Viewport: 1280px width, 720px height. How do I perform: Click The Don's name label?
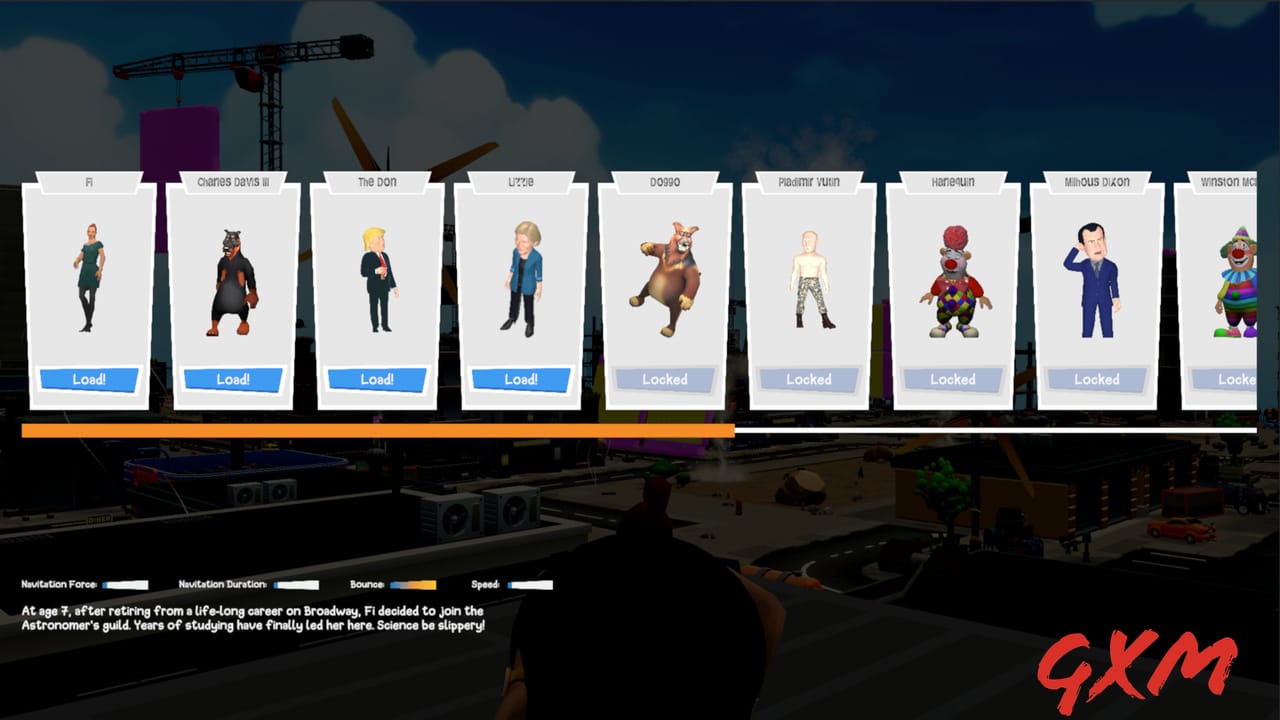tap(377, 182)
